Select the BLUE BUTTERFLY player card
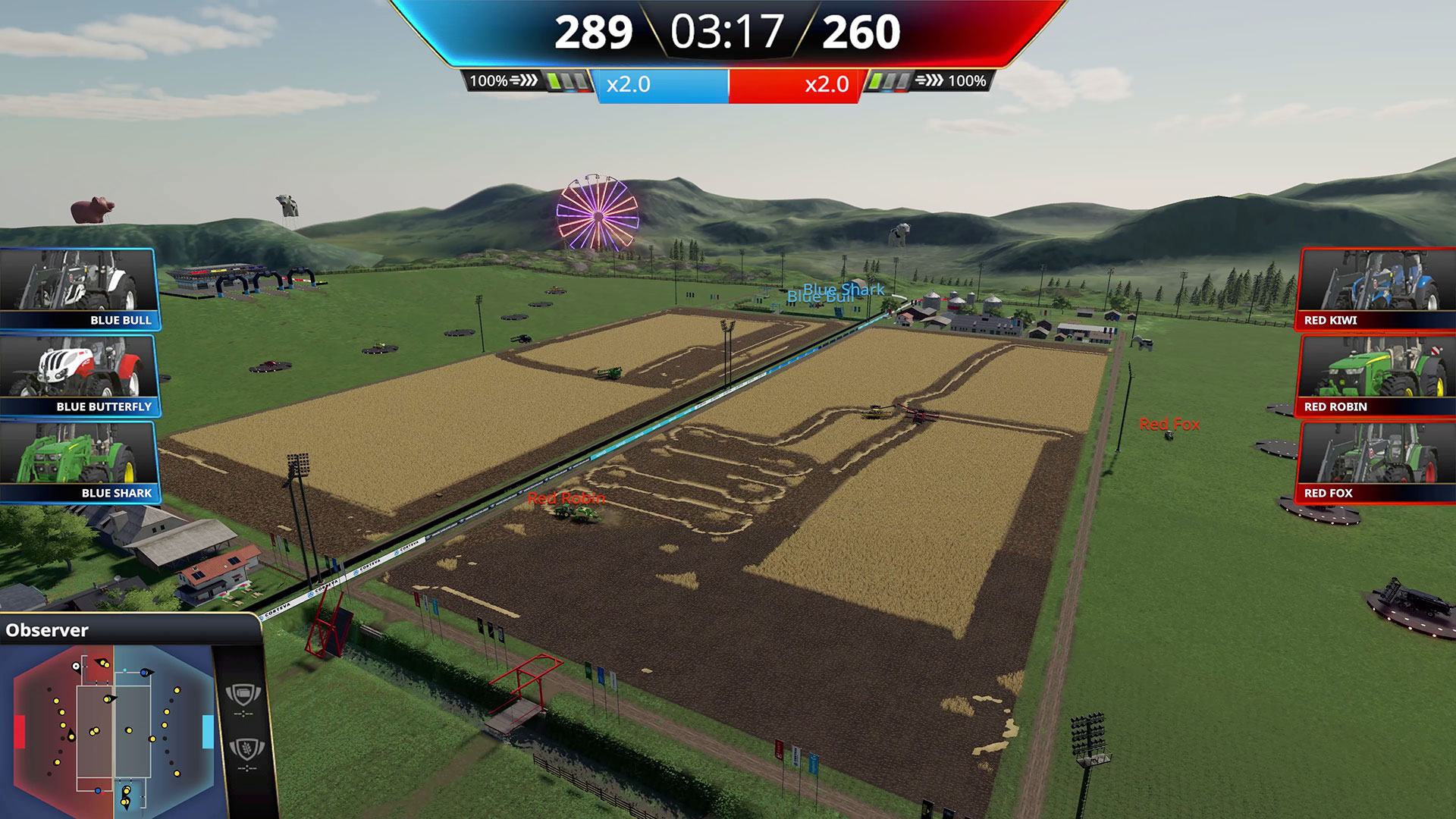The image size is (1456, 819). pyautogui.click(x=79, y=375)
